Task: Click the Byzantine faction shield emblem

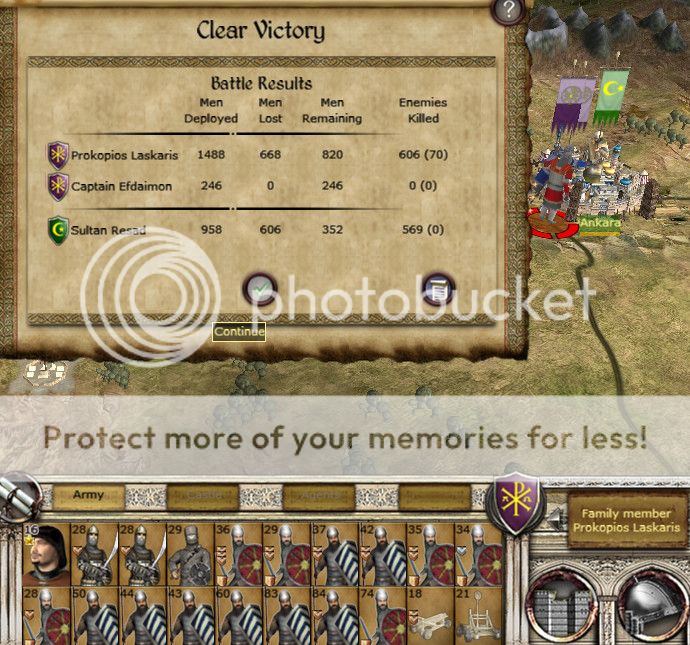Action: click(x=519, y=499)
